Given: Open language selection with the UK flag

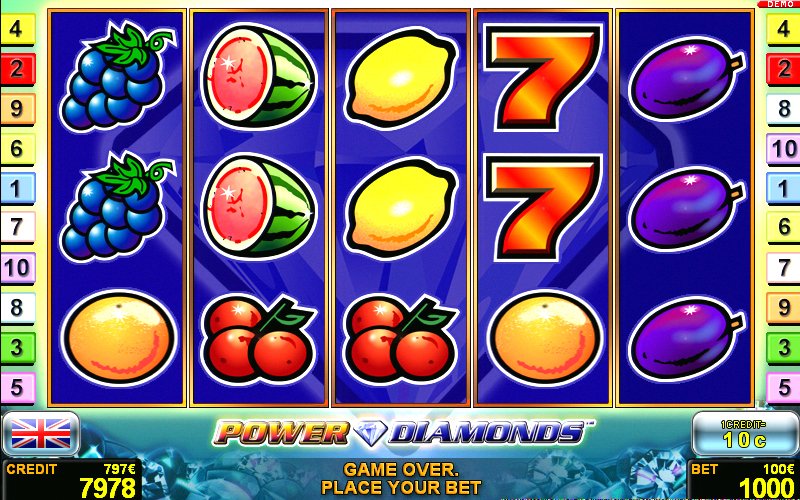Looking at the screenshot, I should coord(41,433).
